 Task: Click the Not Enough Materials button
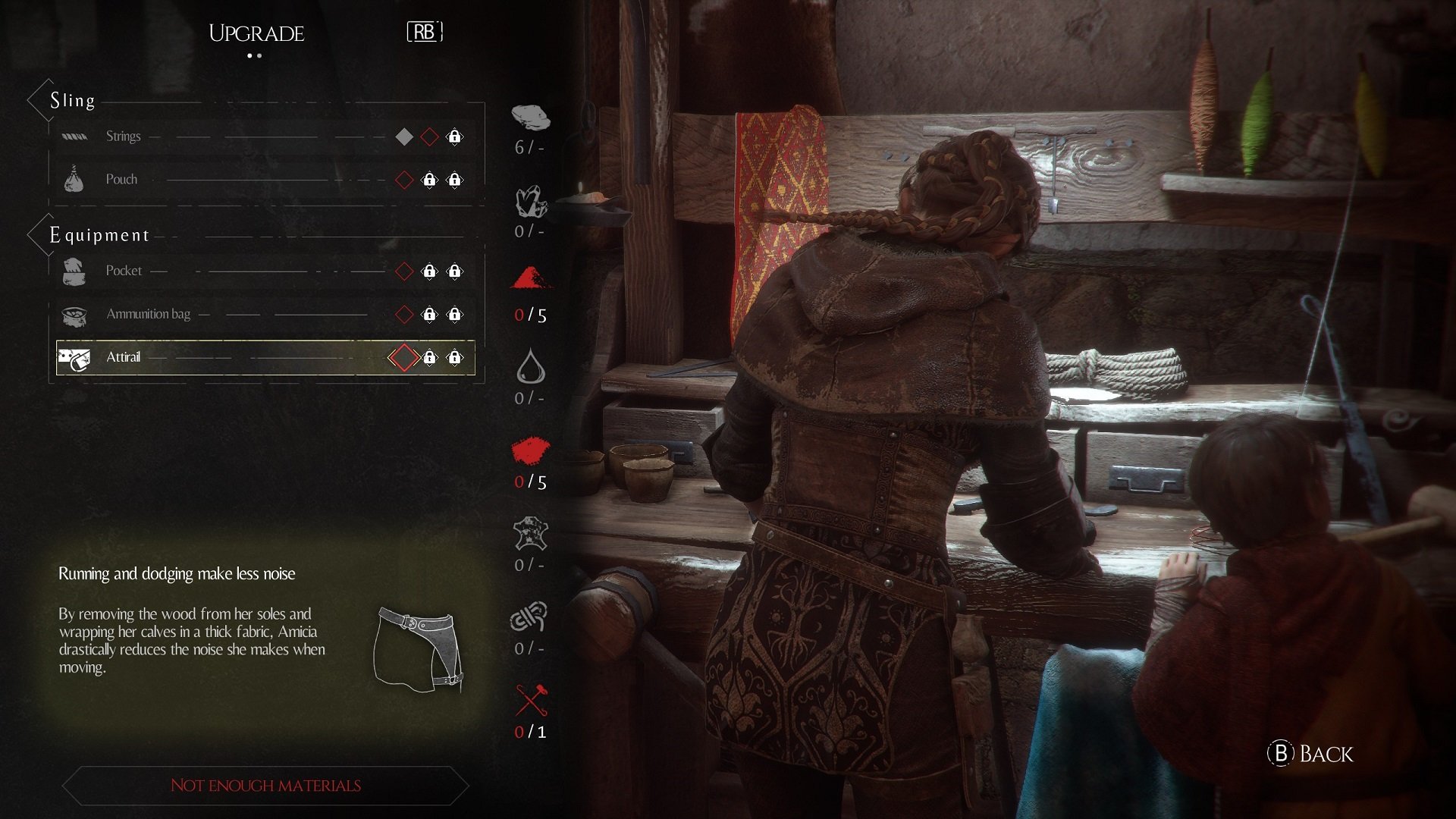click(265, 786)
